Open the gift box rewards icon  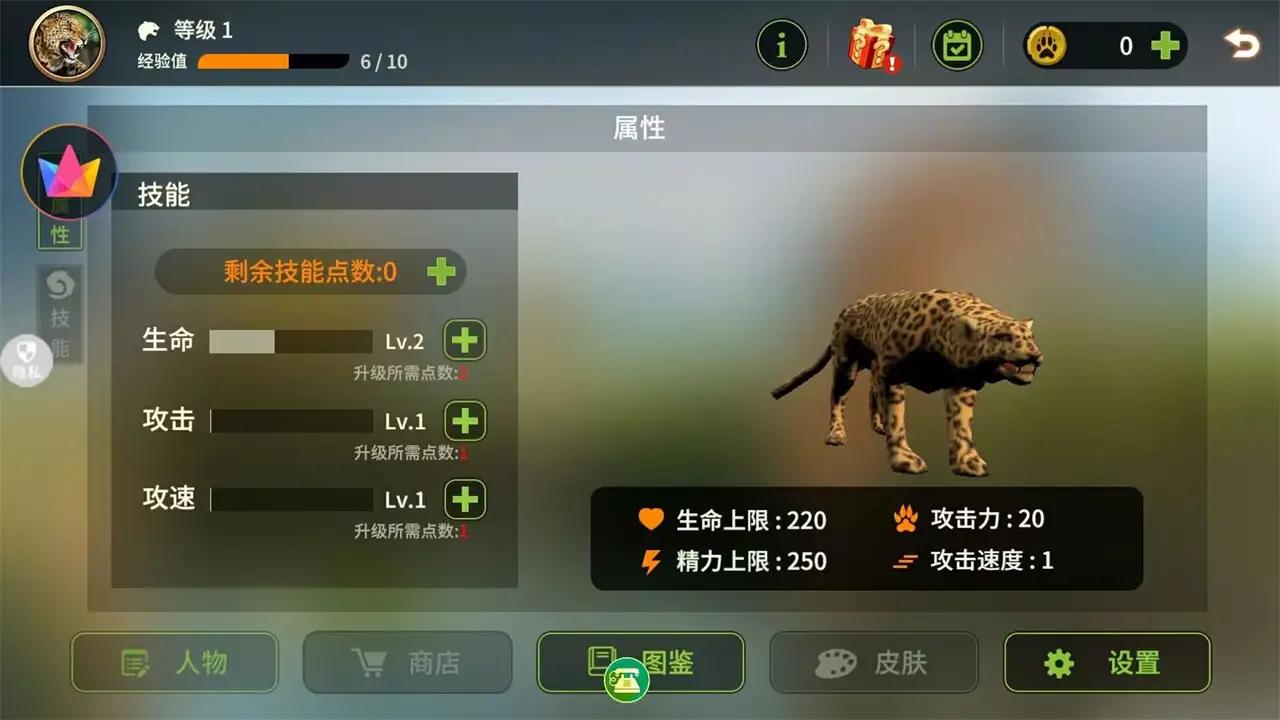click(x=868, y=44)
